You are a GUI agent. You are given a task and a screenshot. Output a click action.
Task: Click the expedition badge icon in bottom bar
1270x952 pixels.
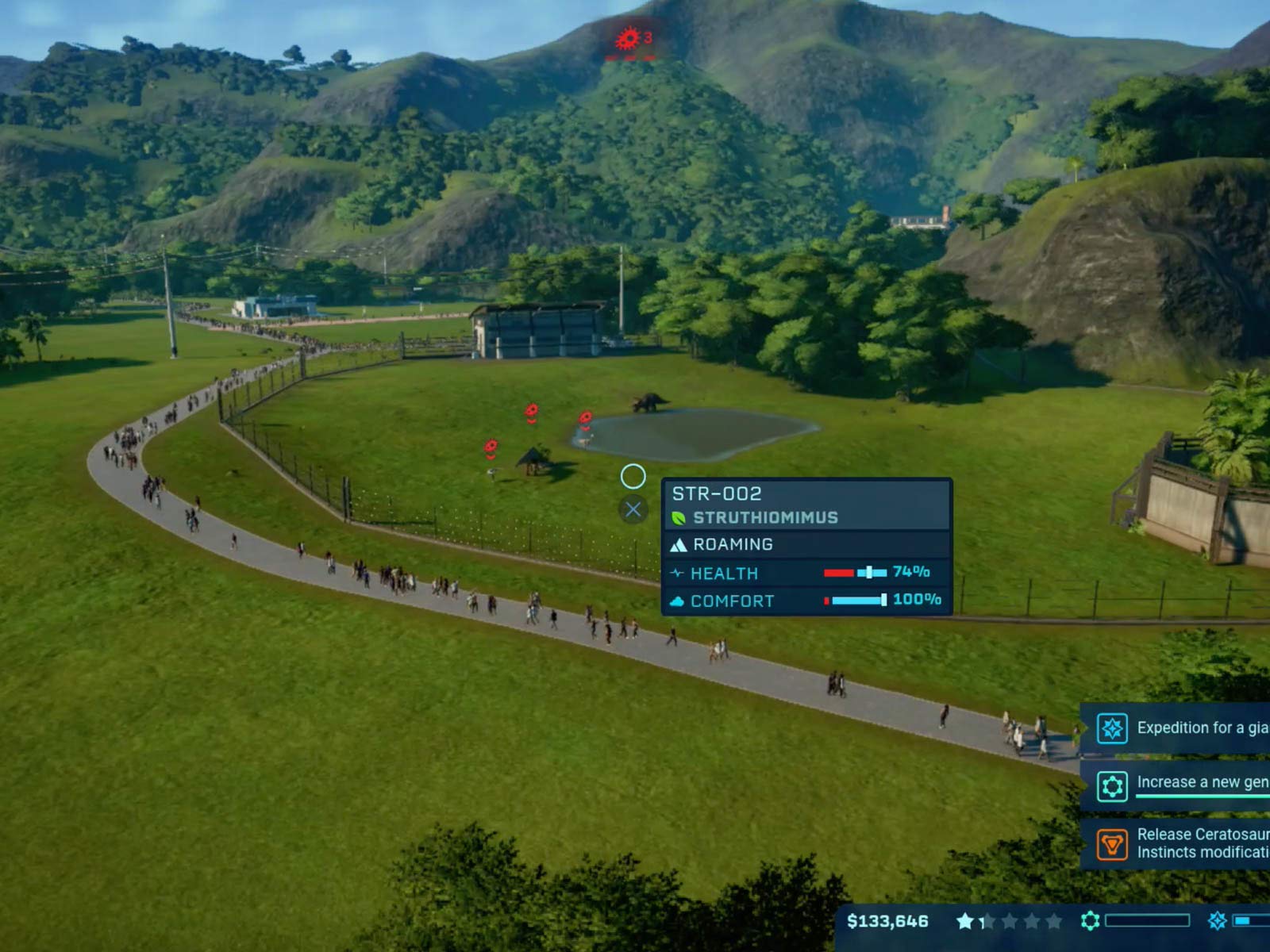pyautogui.click(x=1217, y=922)
